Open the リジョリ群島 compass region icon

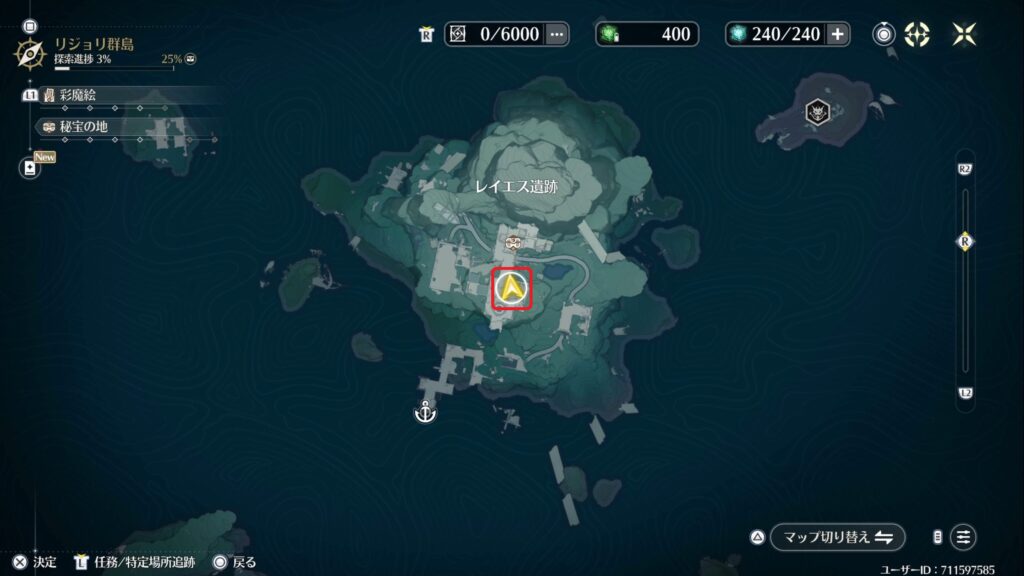click(x=30, y=51)
